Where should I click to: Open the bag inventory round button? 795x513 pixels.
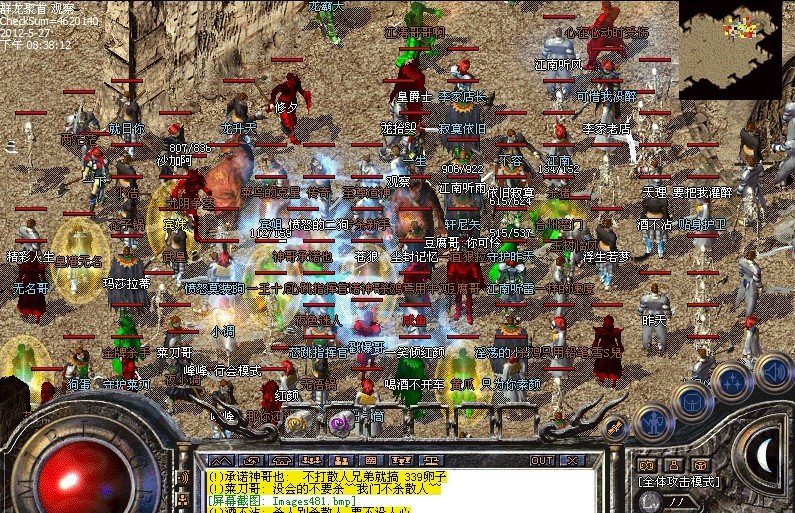point(694,401)
